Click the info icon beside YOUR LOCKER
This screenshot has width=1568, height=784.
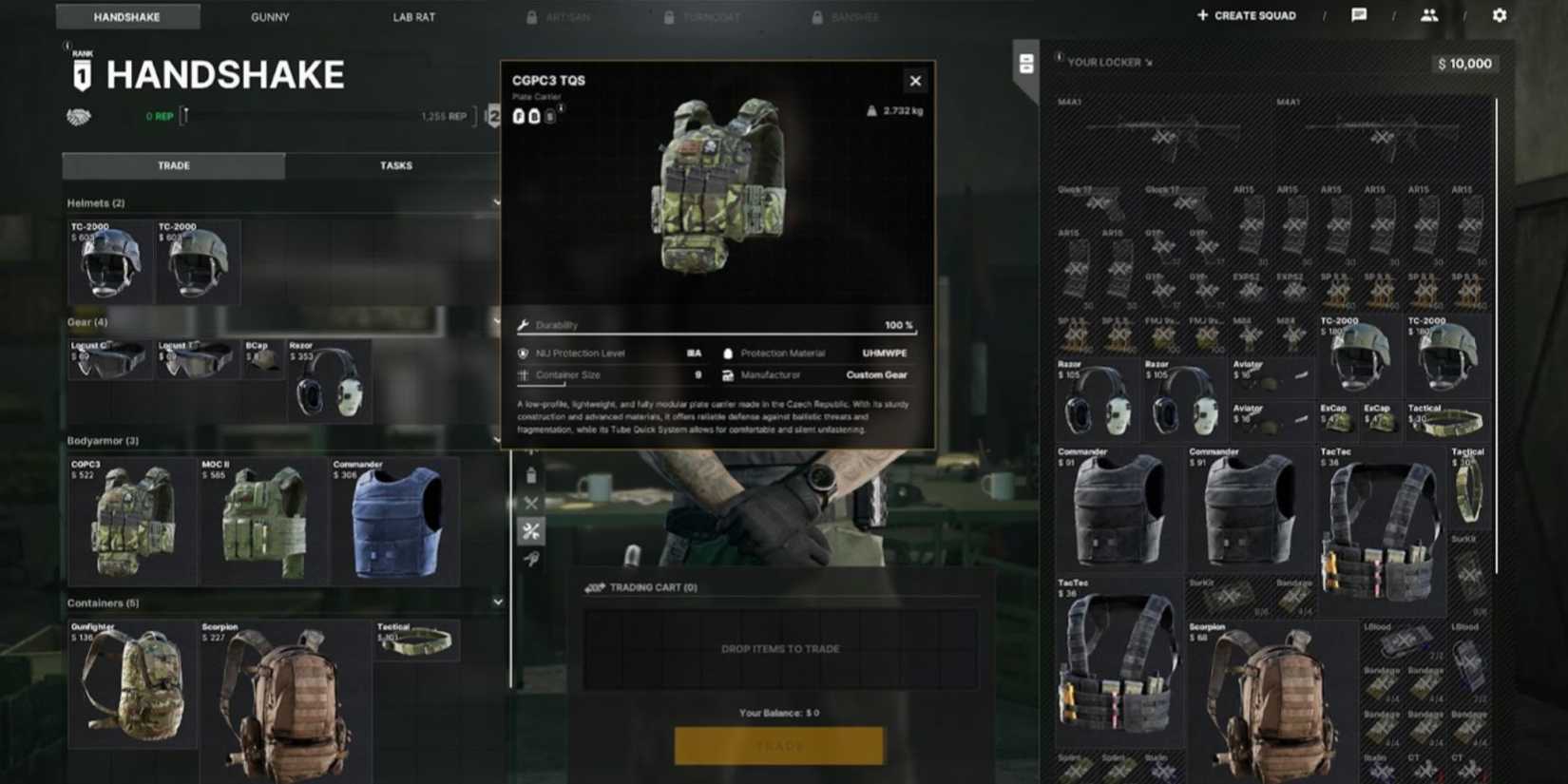1058,60
